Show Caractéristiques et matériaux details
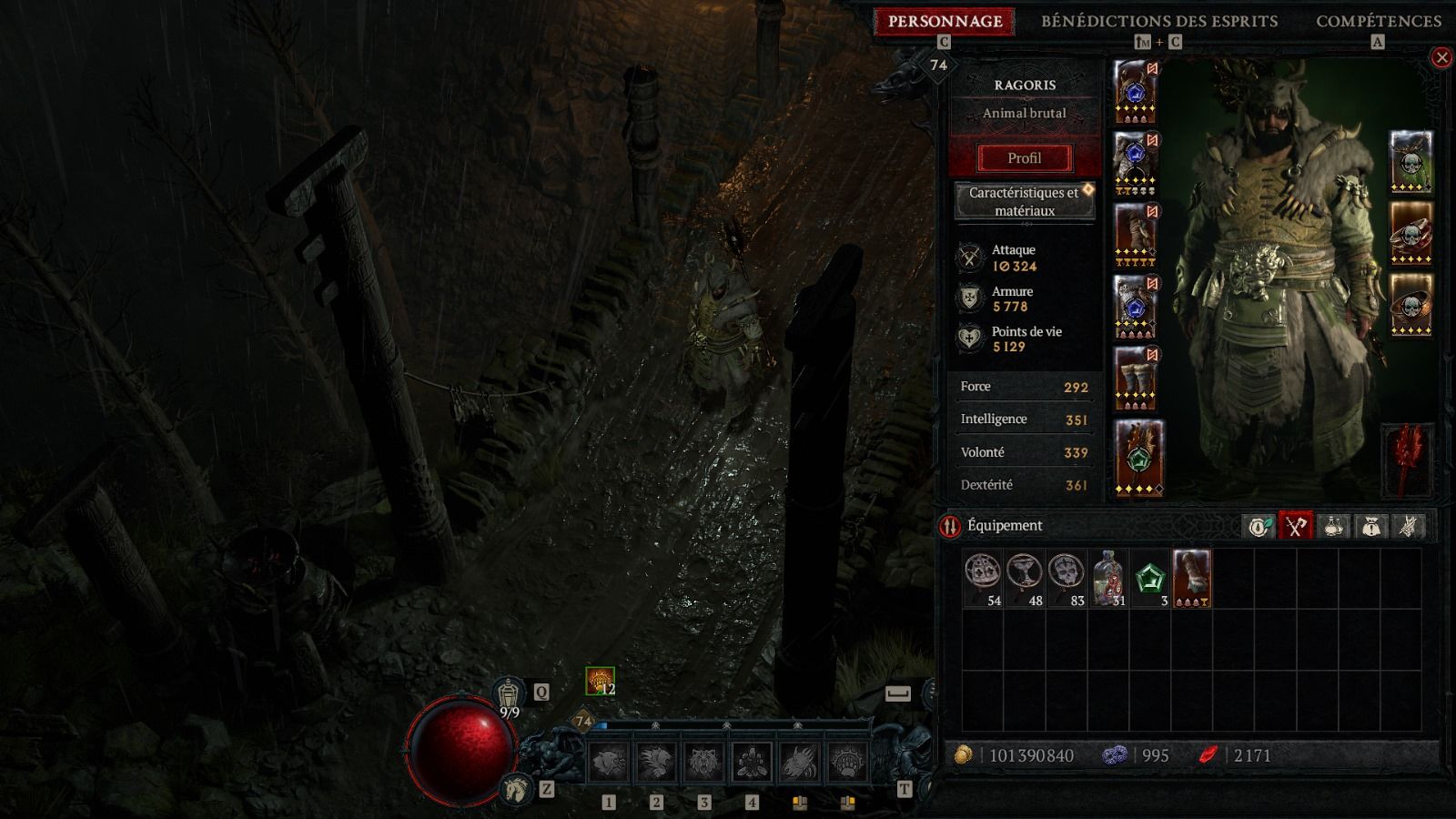Screen dimensions: 1456x819 [x=1024, y=201]
